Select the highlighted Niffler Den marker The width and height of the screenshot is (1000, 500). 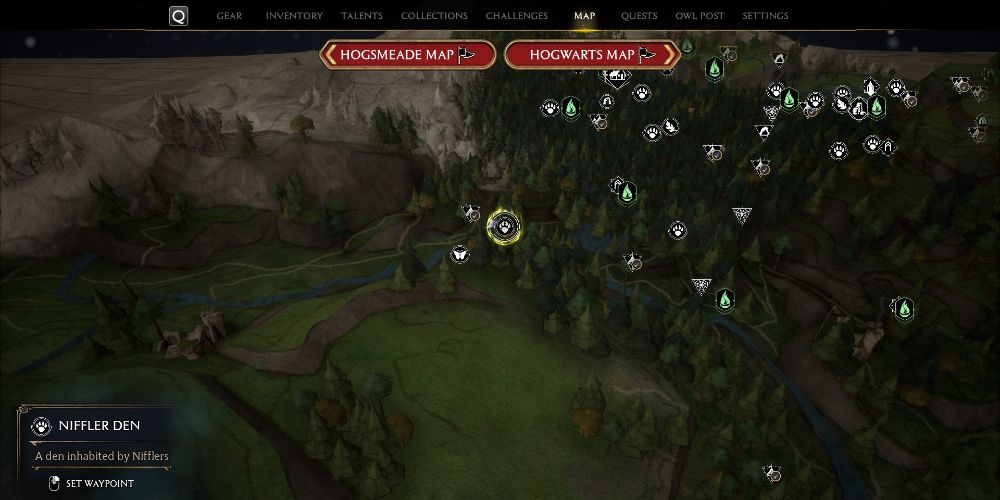(x=504, y=225)
